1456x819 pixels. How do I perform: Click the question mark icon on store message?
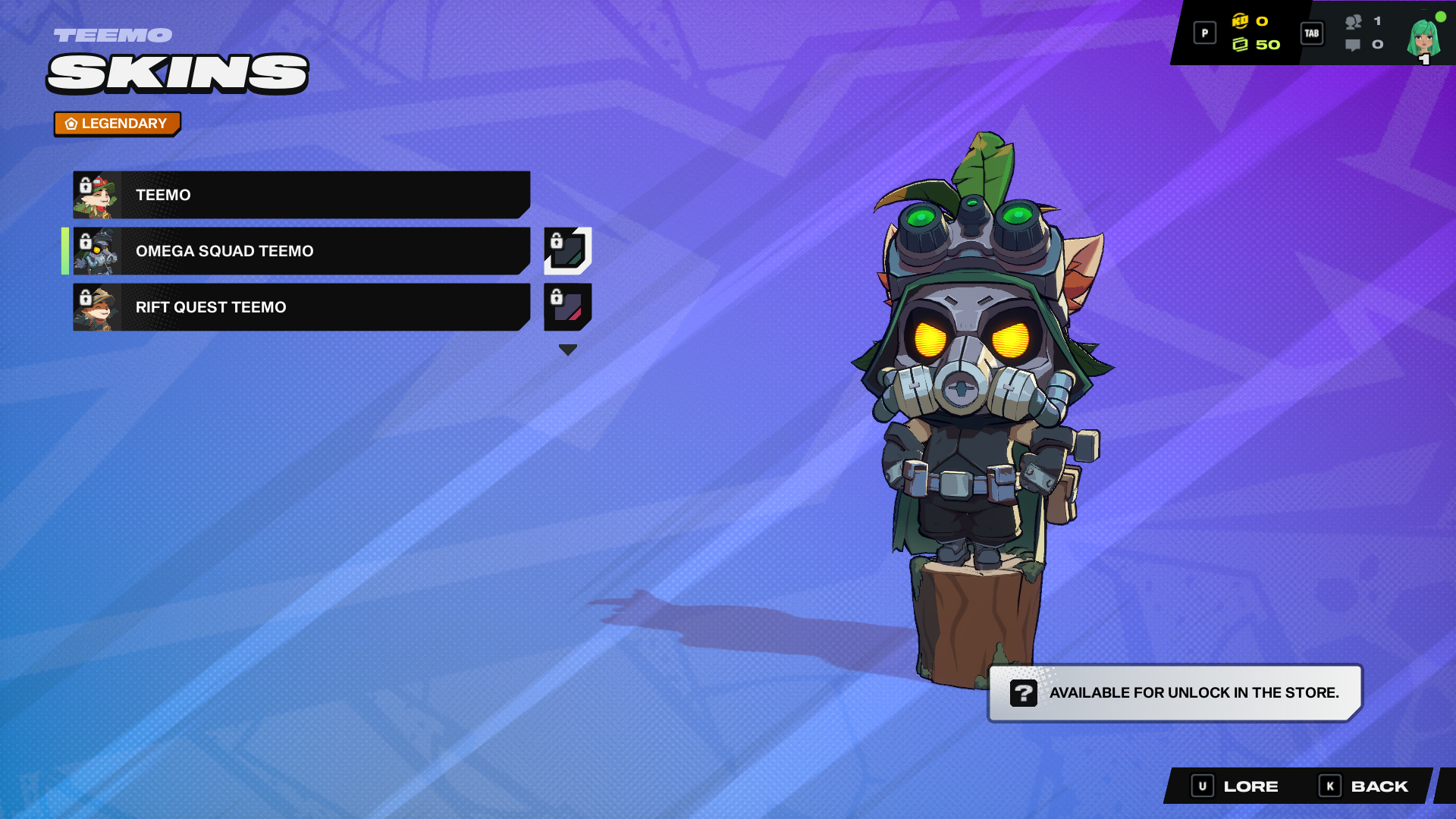pos(1024,692)
